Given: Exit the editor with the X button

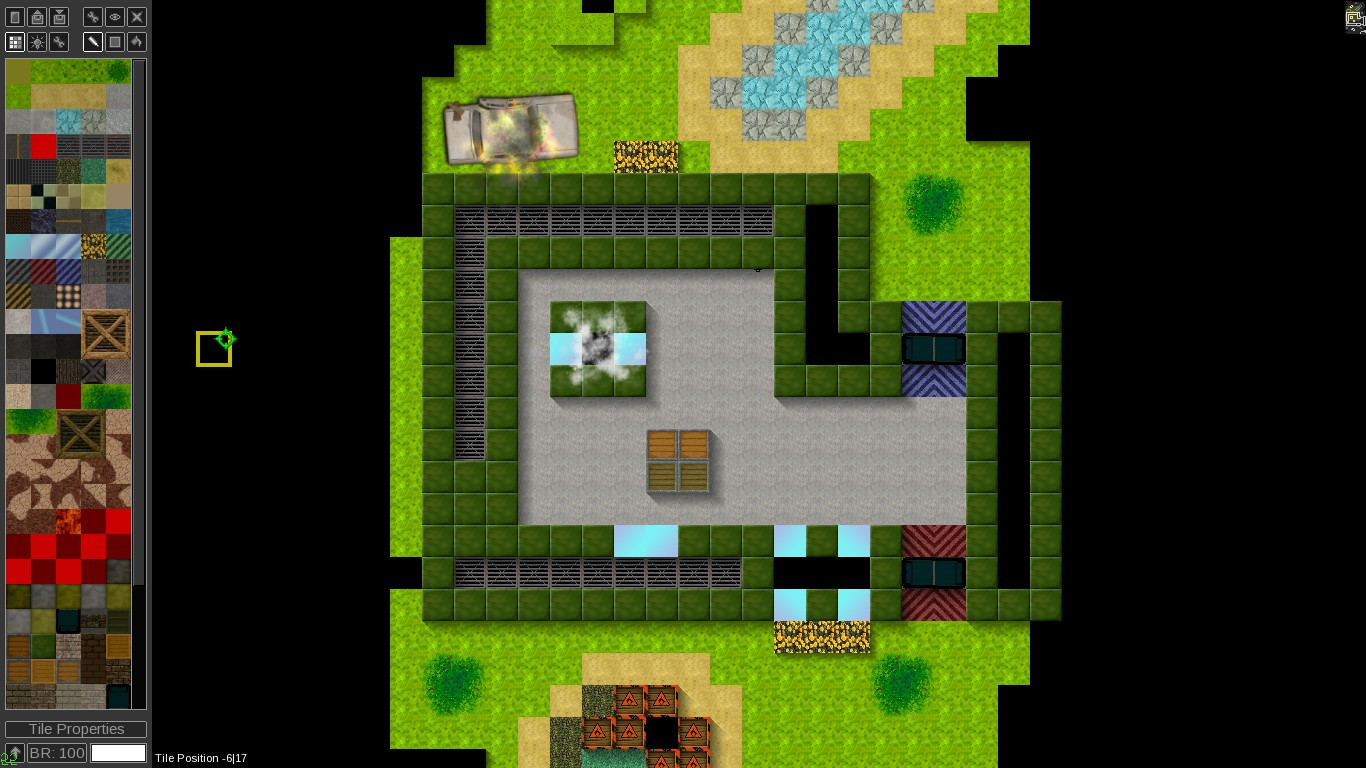Looking at the screenshot, I should pos(135,17).
